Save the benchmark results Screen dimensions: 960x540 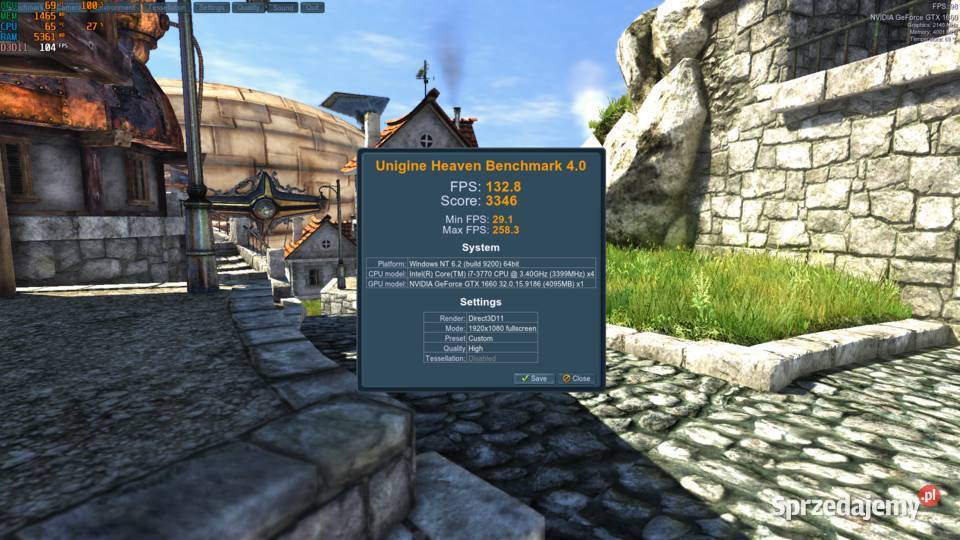pos(533,379)
